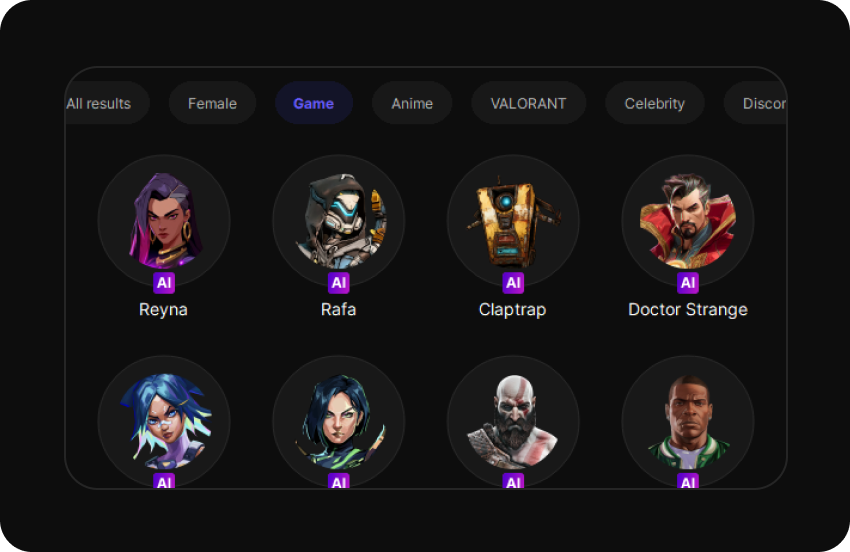Select the Rafa voice avatar
This screenshot has height=552, width=850.
[x=338, y=221]
